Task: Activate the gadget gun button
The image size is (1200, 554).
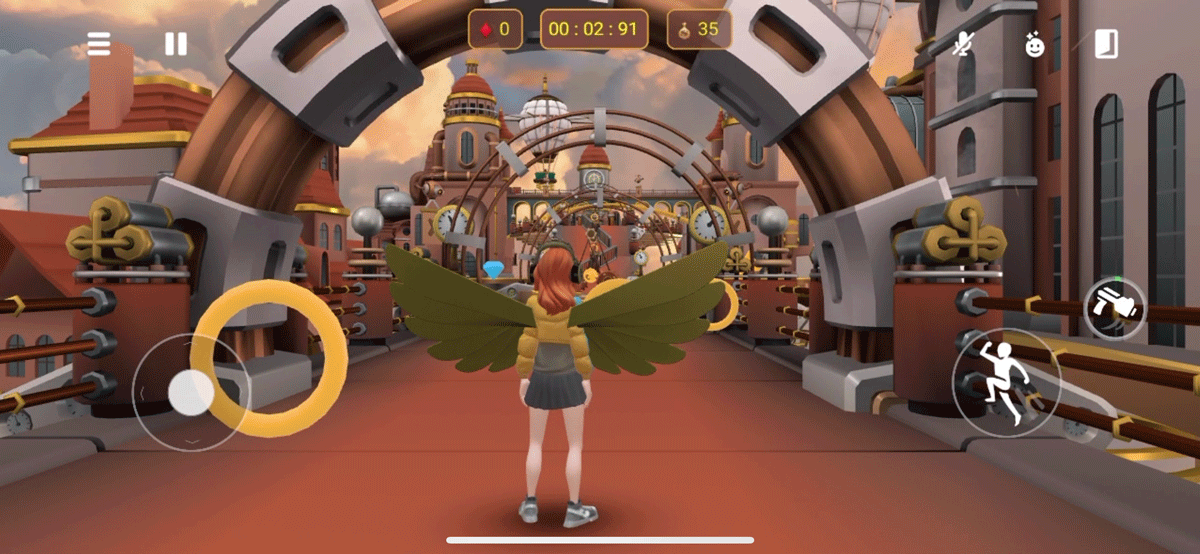Action: (x=1115, y=308)
